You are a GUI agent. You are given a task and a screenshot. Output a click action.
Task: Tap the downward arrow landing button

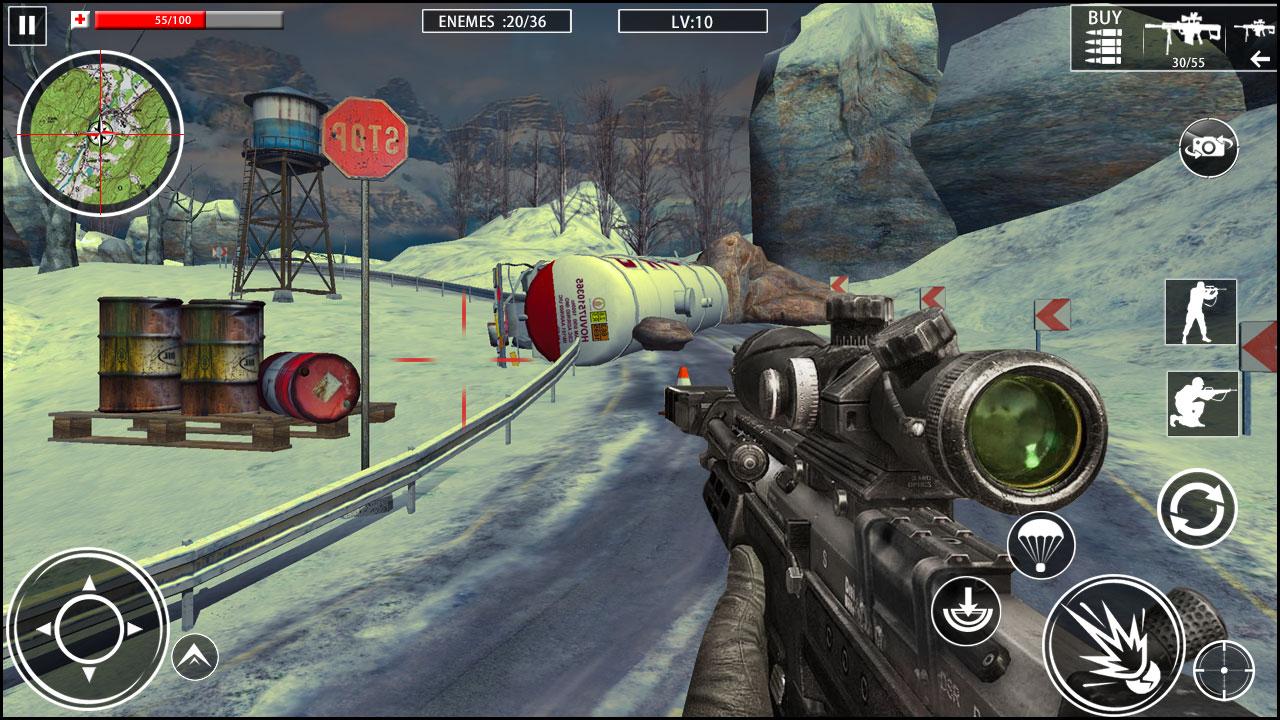click(x=966, y=610)
